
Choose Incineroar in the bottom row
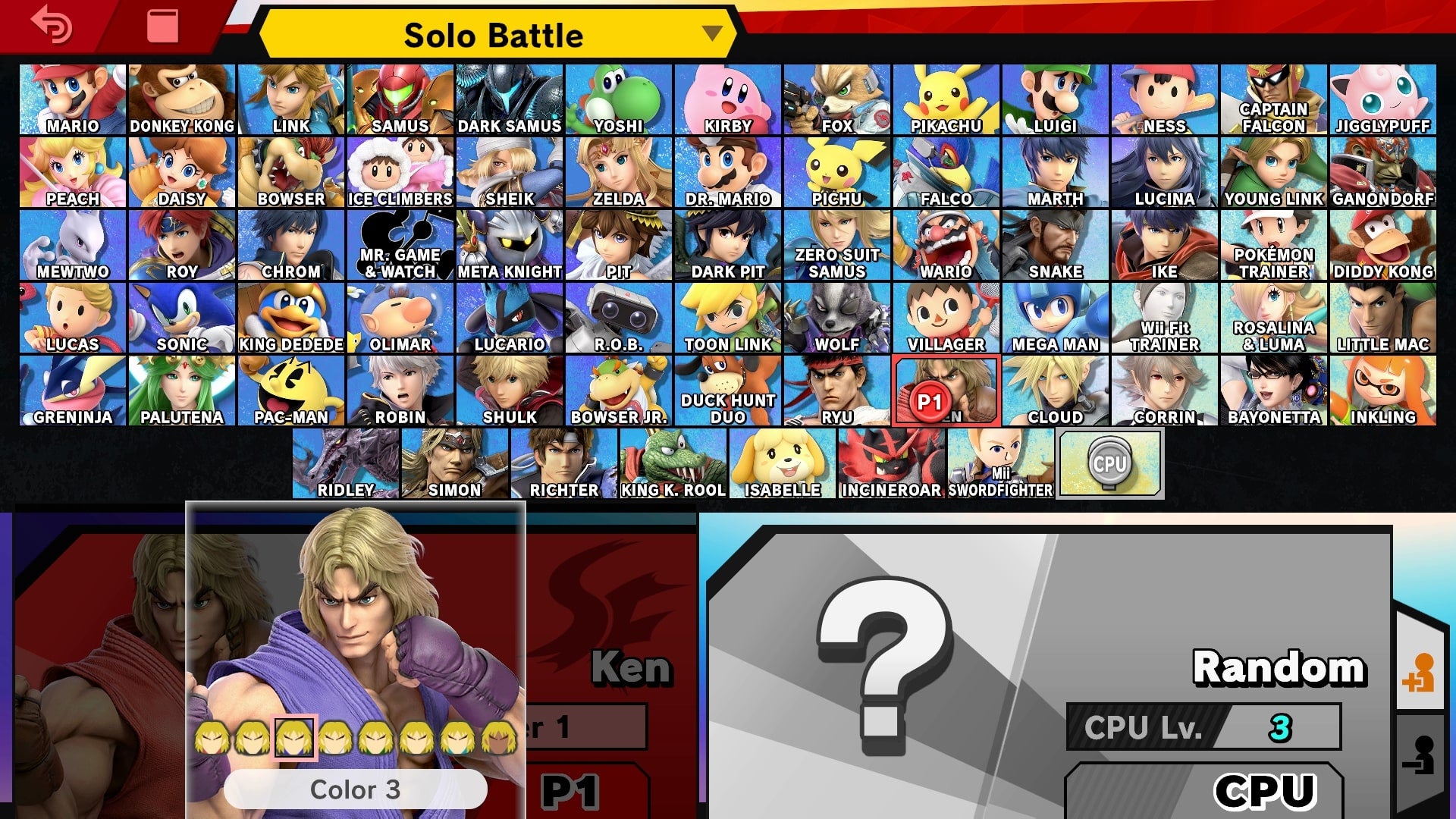pos(893,461)
